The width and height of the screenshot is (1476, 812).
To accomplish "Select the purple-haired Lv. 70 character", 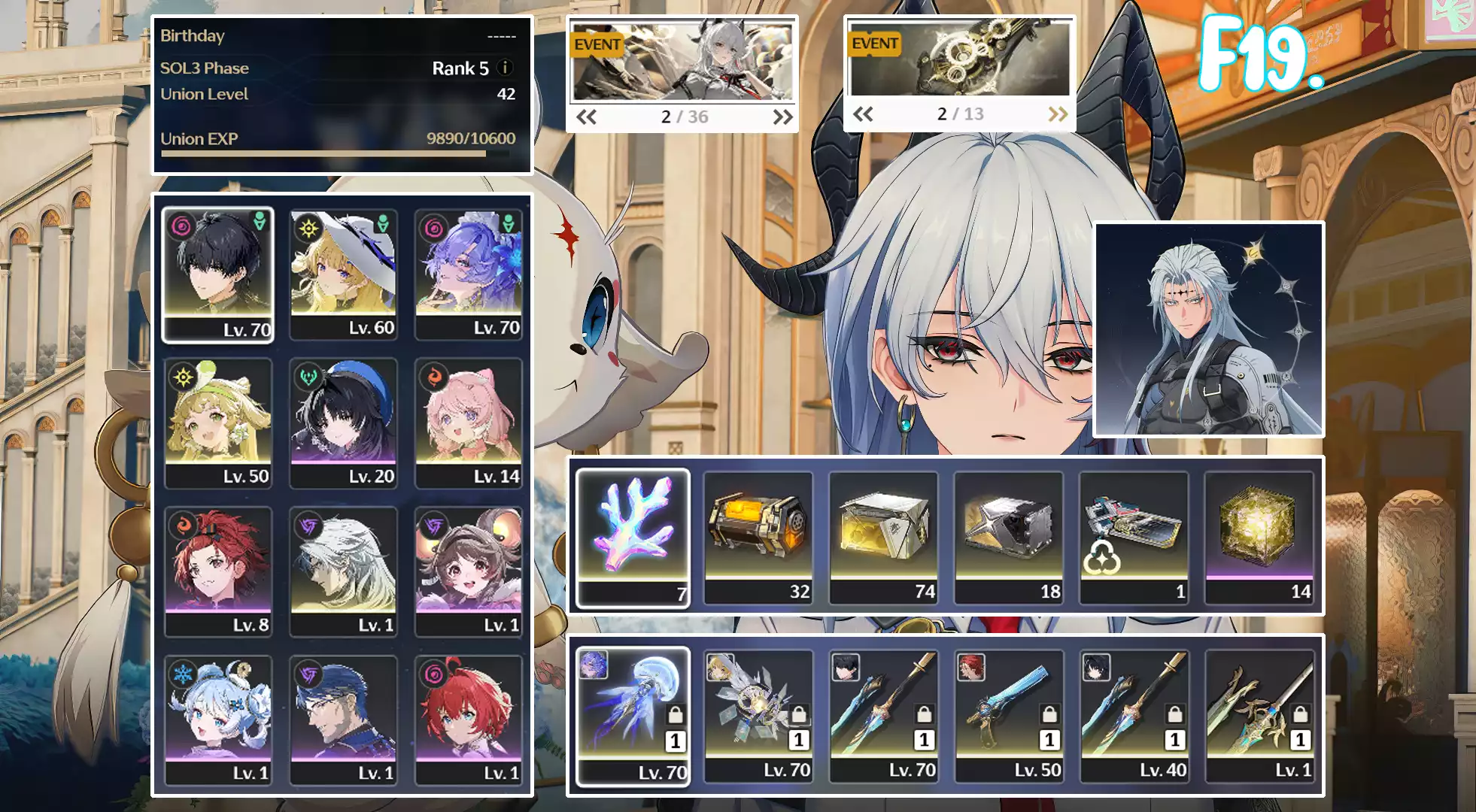I will point(468,274).
